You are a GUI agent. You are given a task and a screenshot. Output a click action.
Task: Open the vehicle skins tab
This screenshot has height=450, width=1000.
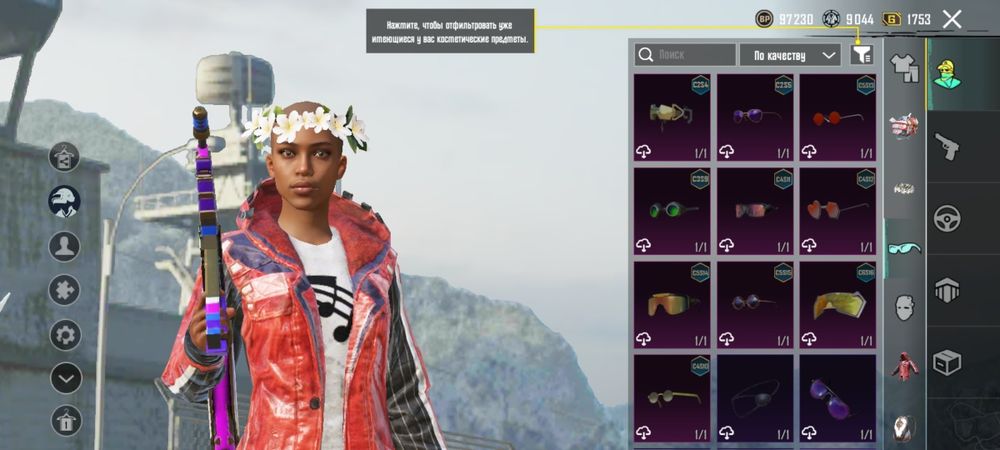tap(947, 218)
